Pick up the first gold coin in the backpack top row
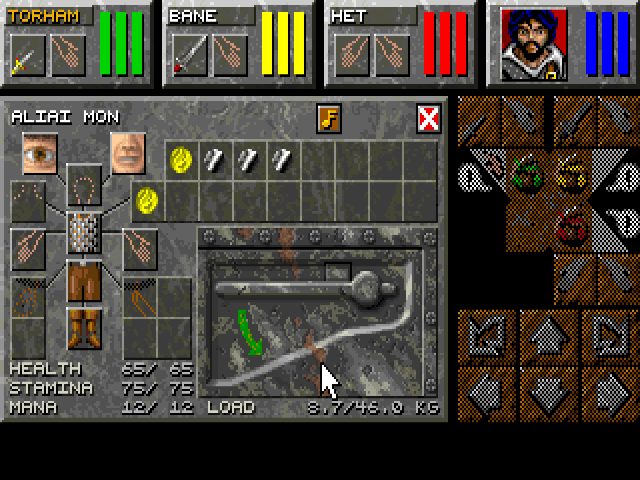This screenshot has width=640, height=480. point(181,159)
